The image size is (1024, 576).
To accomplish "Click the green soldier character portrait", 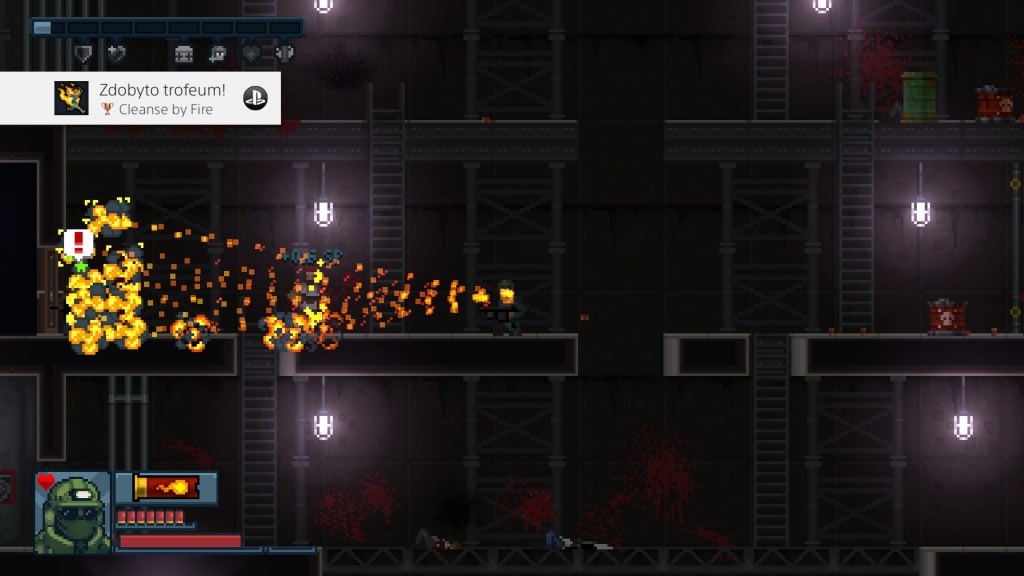I will (72, 512).
